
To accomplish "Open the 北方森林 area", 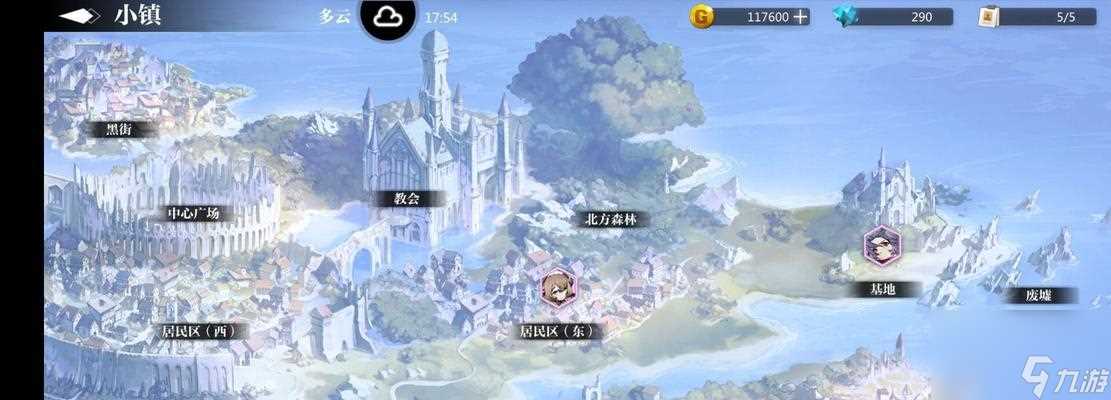I will [x=610, y=219].
